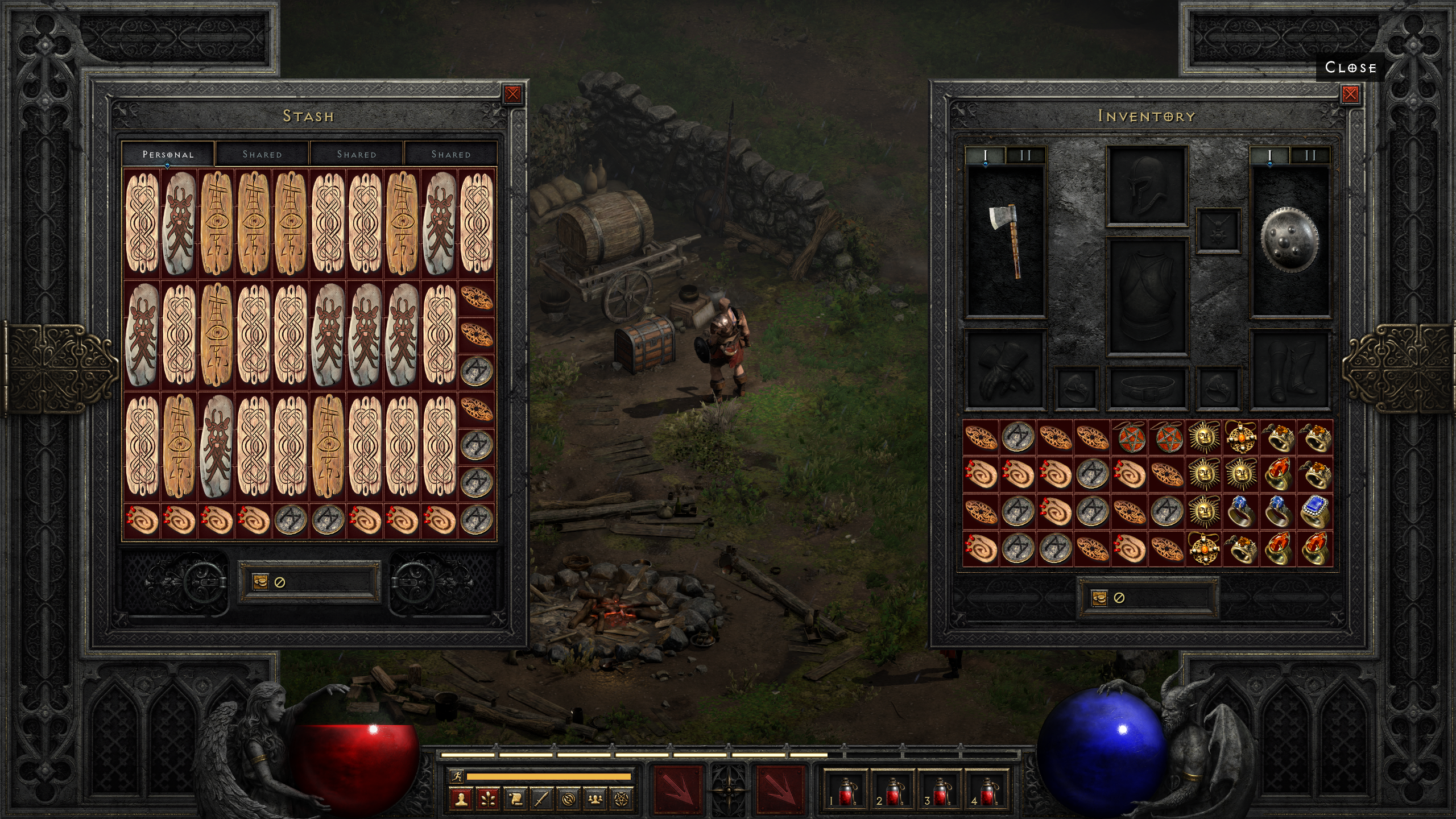Select the equipped hand axe

point(1006,241)
